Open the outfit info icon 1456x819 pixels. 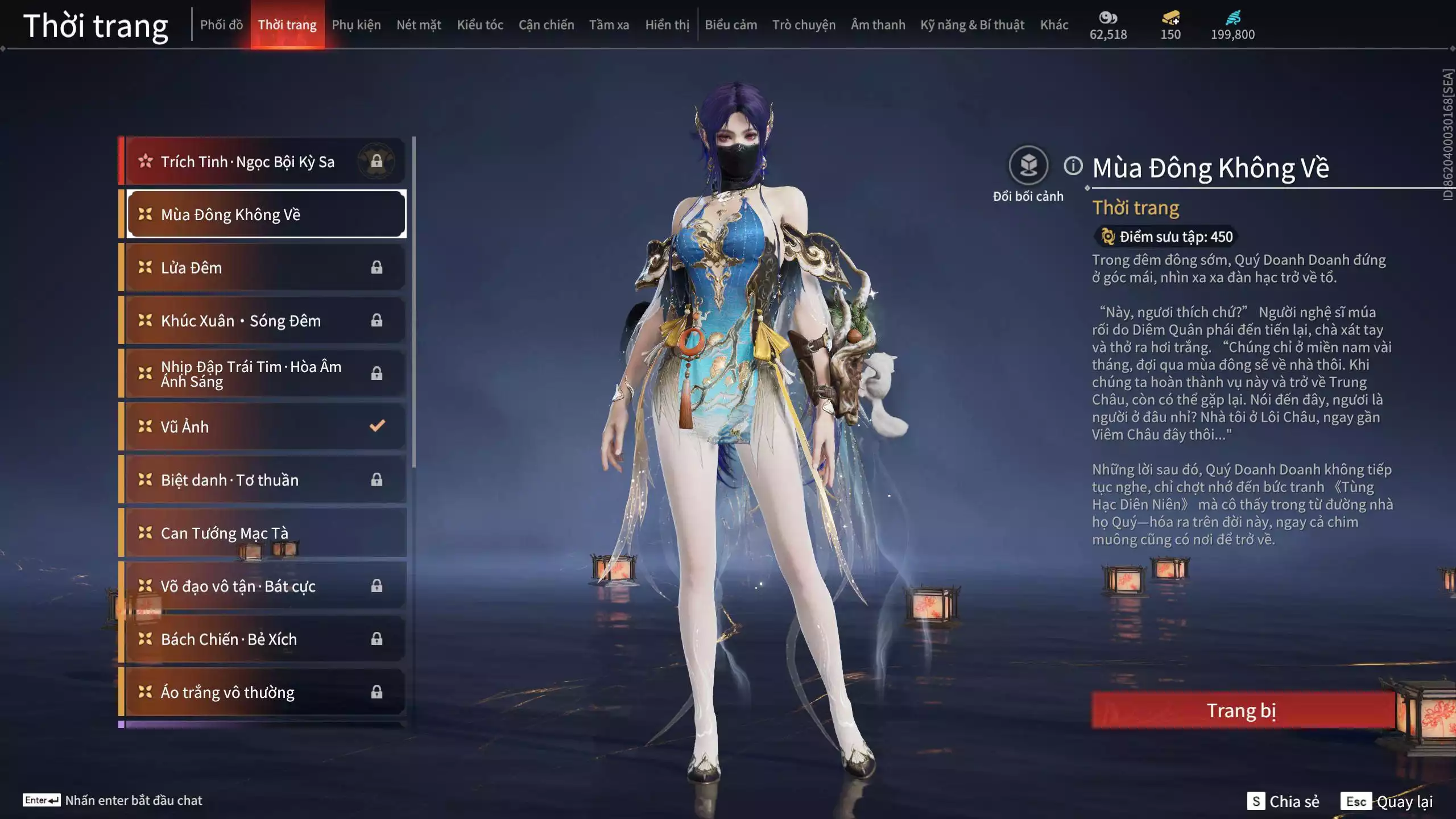pyautogui.click(x=1073, y=166)
